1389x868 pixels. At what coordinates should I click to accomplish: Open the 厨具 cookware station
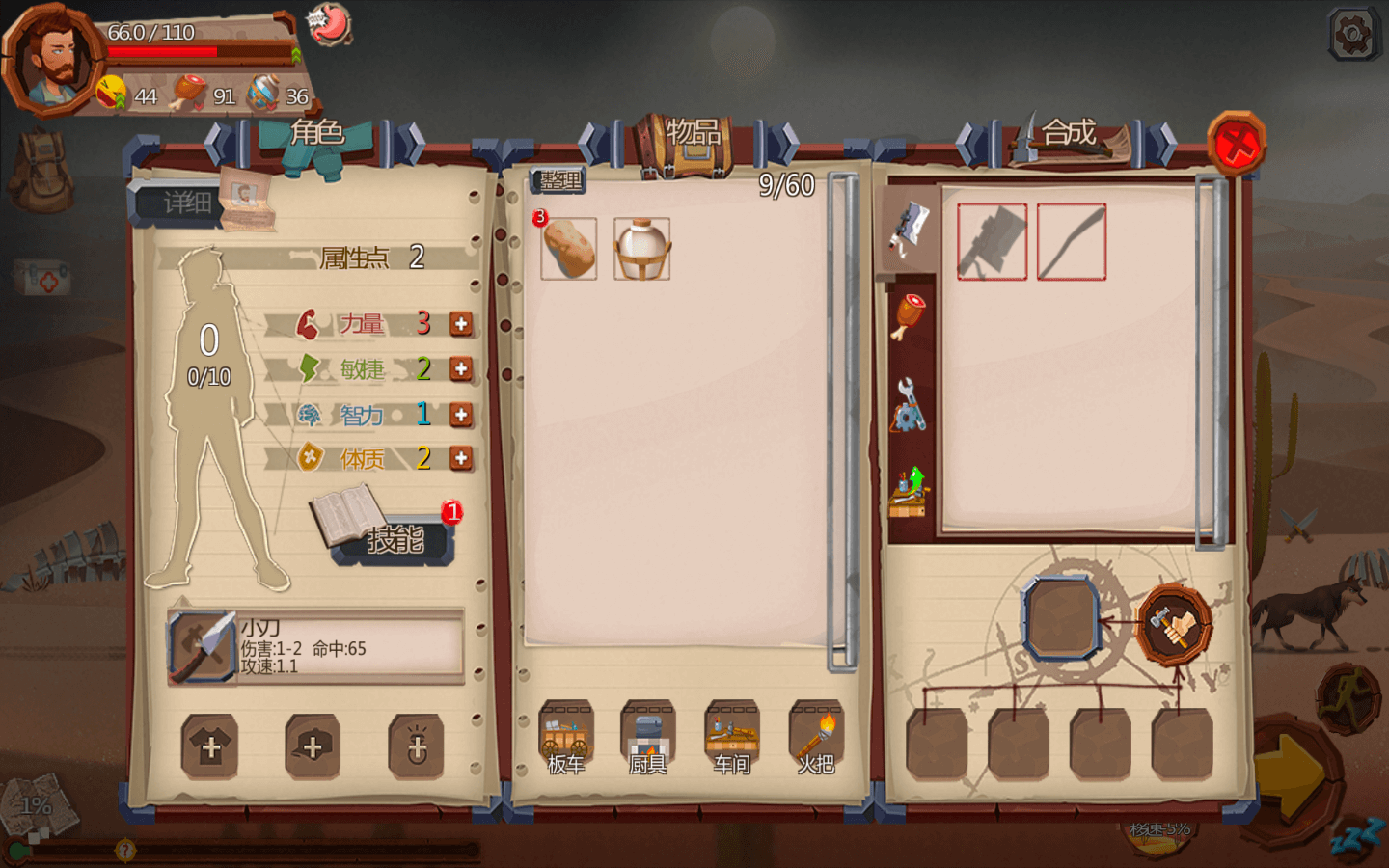648,739
